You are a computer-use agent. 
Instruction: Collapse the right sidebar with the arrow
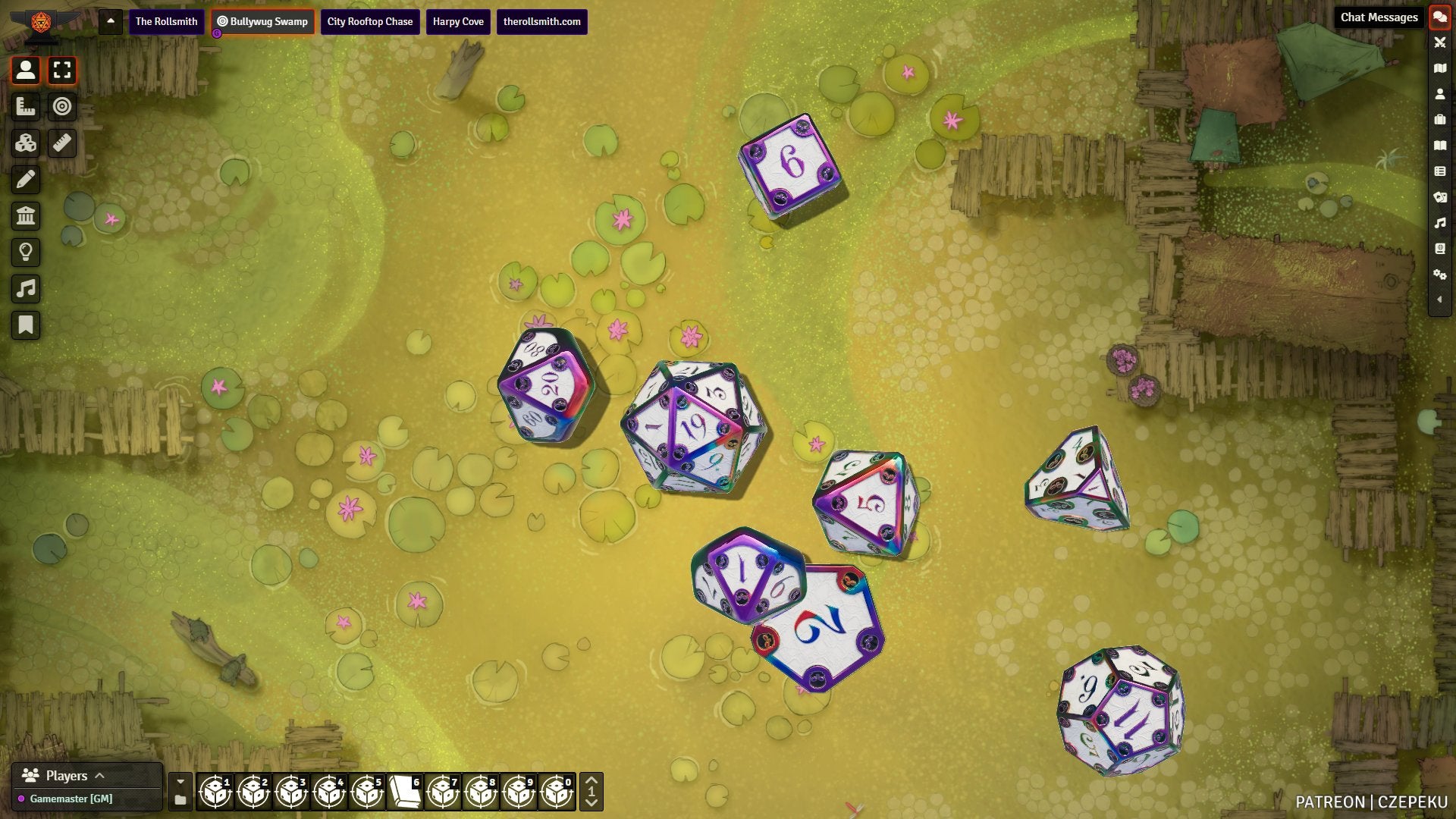point(1439,300)
